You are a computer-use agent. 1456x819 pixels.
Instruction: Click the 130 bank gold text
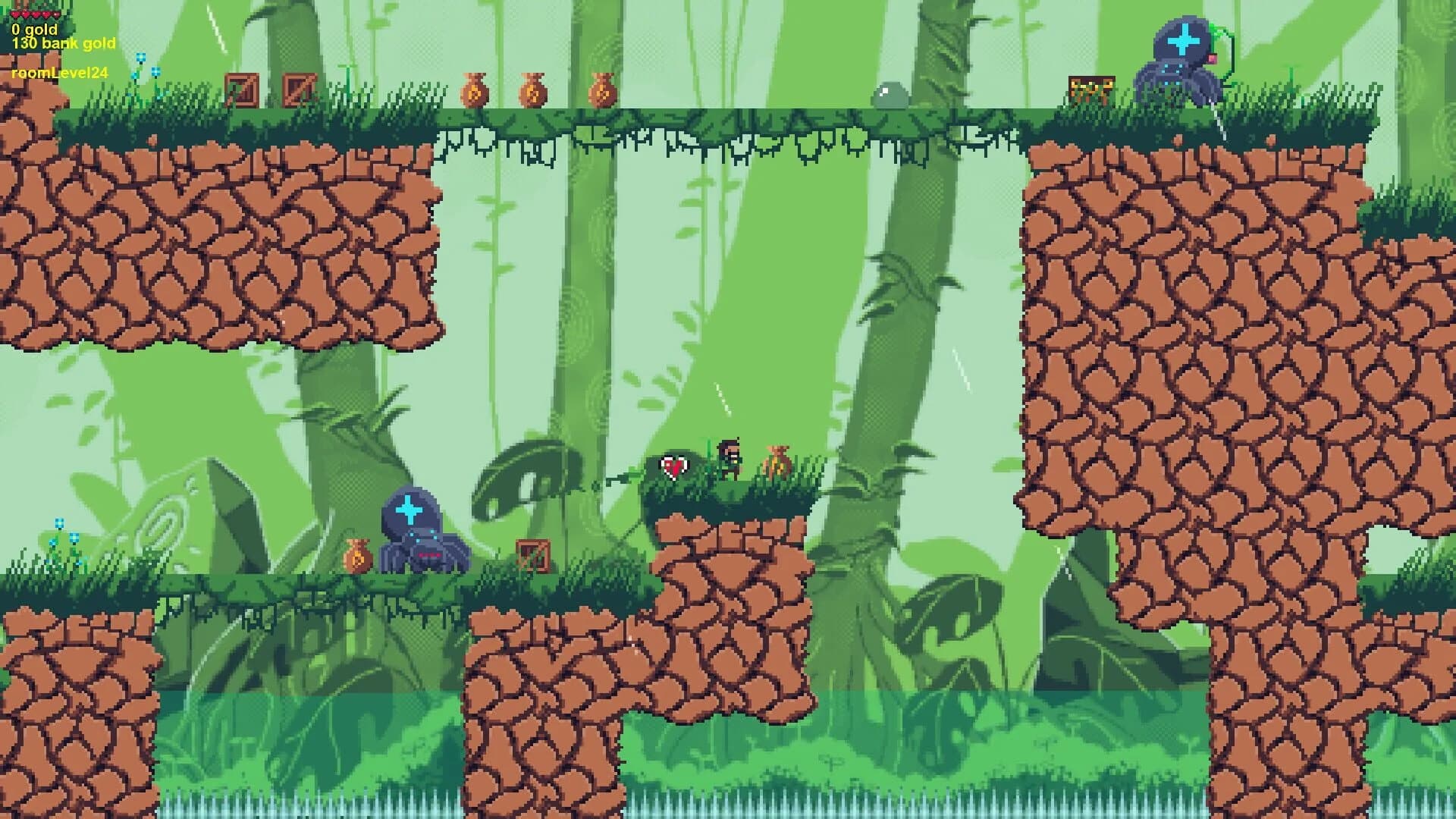click(x=63, y=44)
